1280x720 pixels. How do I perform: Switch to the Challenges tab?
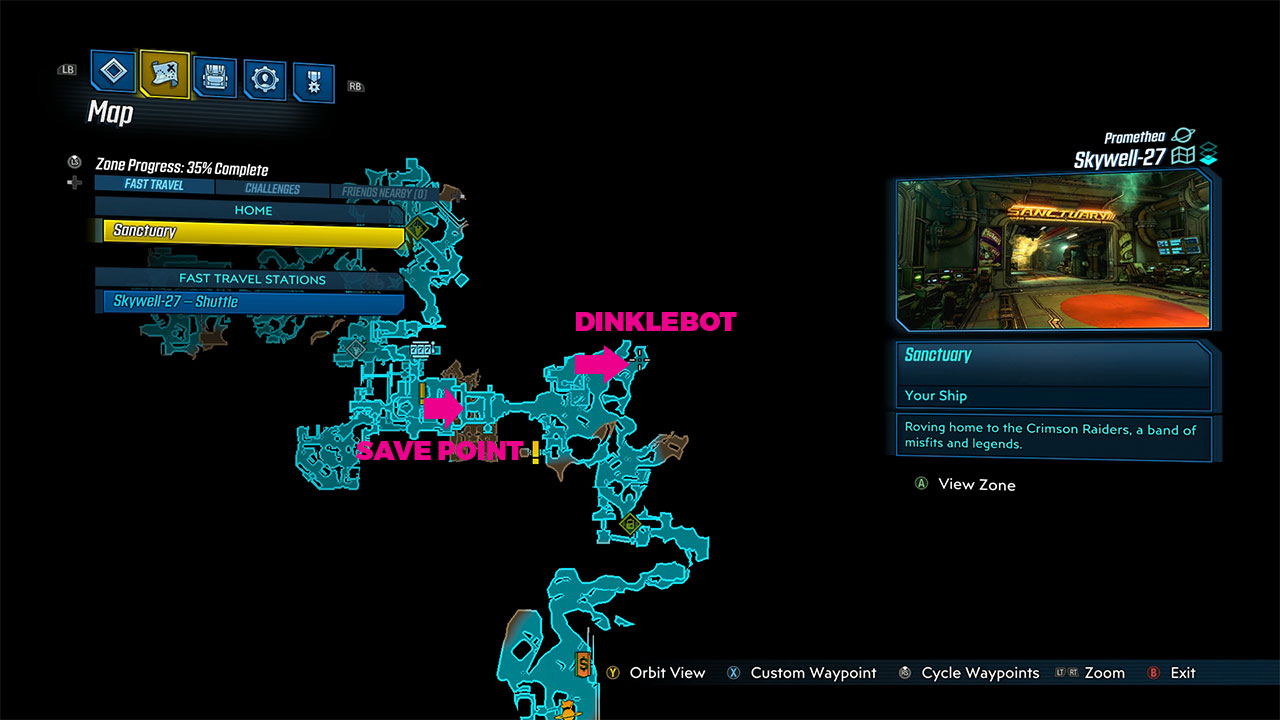click(x=271, y=187)
